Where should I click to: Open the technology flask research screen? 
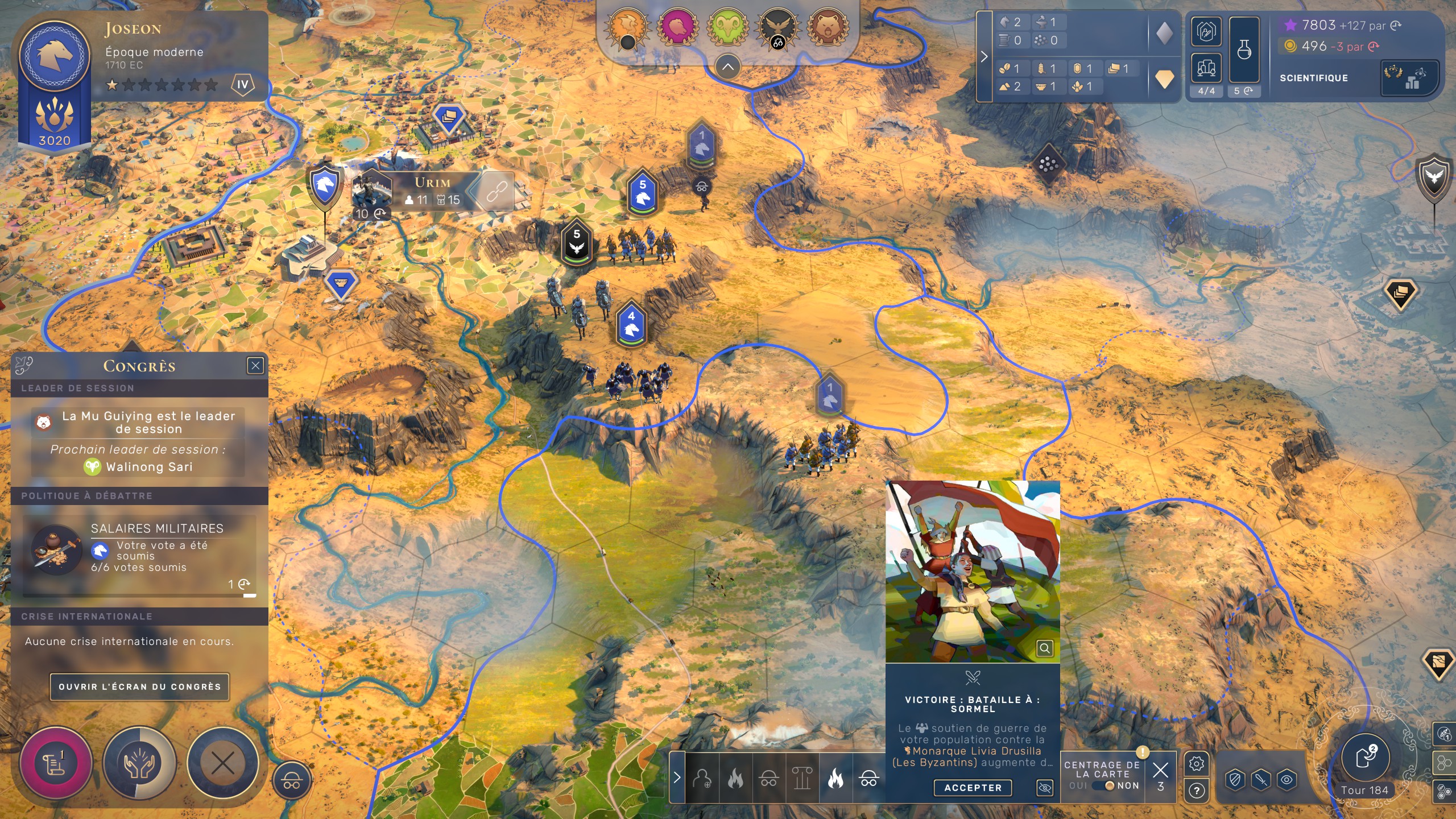click(1244, 50)
